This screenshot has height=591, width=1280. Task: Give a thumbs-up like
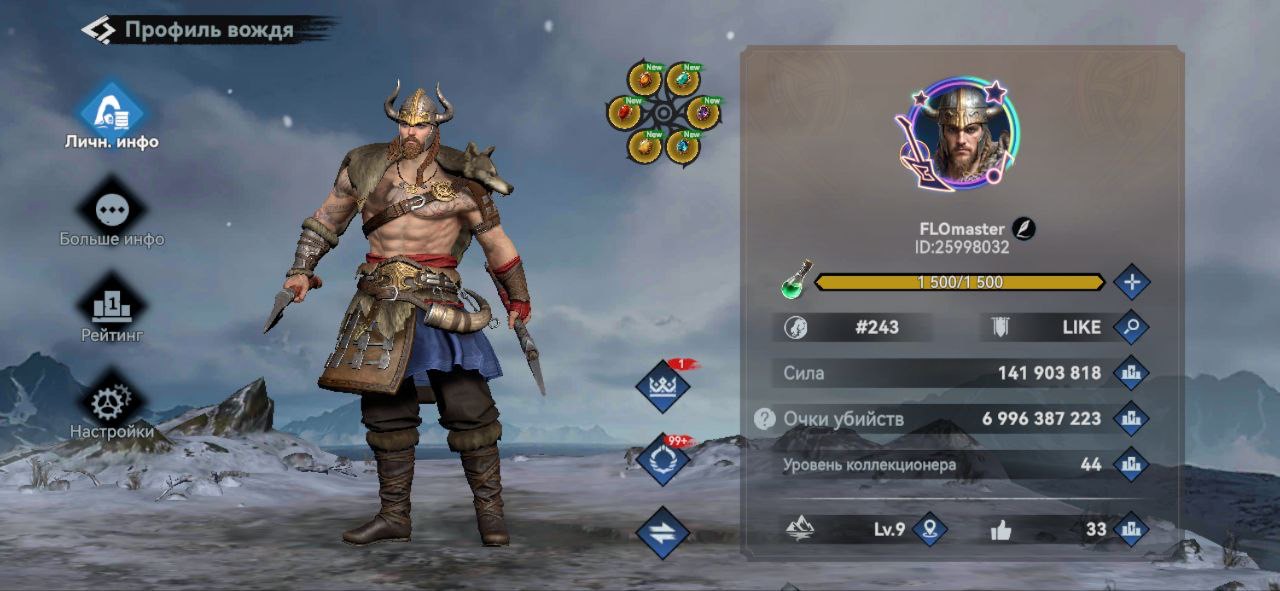click(1001, 530)
